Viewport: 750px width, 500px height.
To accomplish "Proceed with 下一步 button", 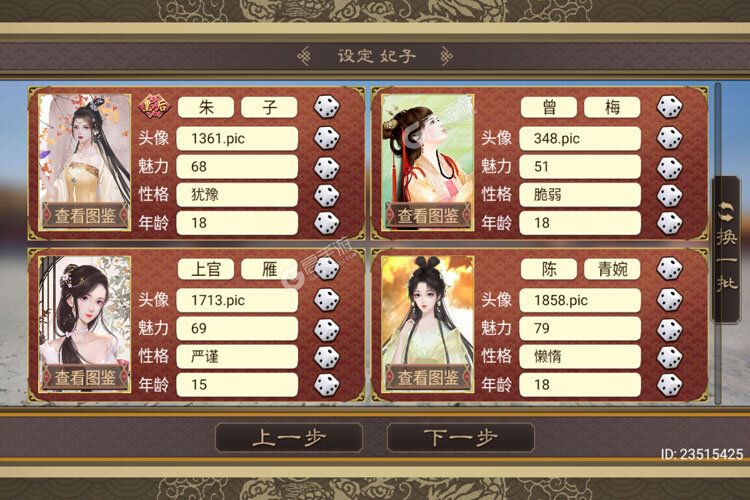I will pyautogui.click(x=460, y=437).
